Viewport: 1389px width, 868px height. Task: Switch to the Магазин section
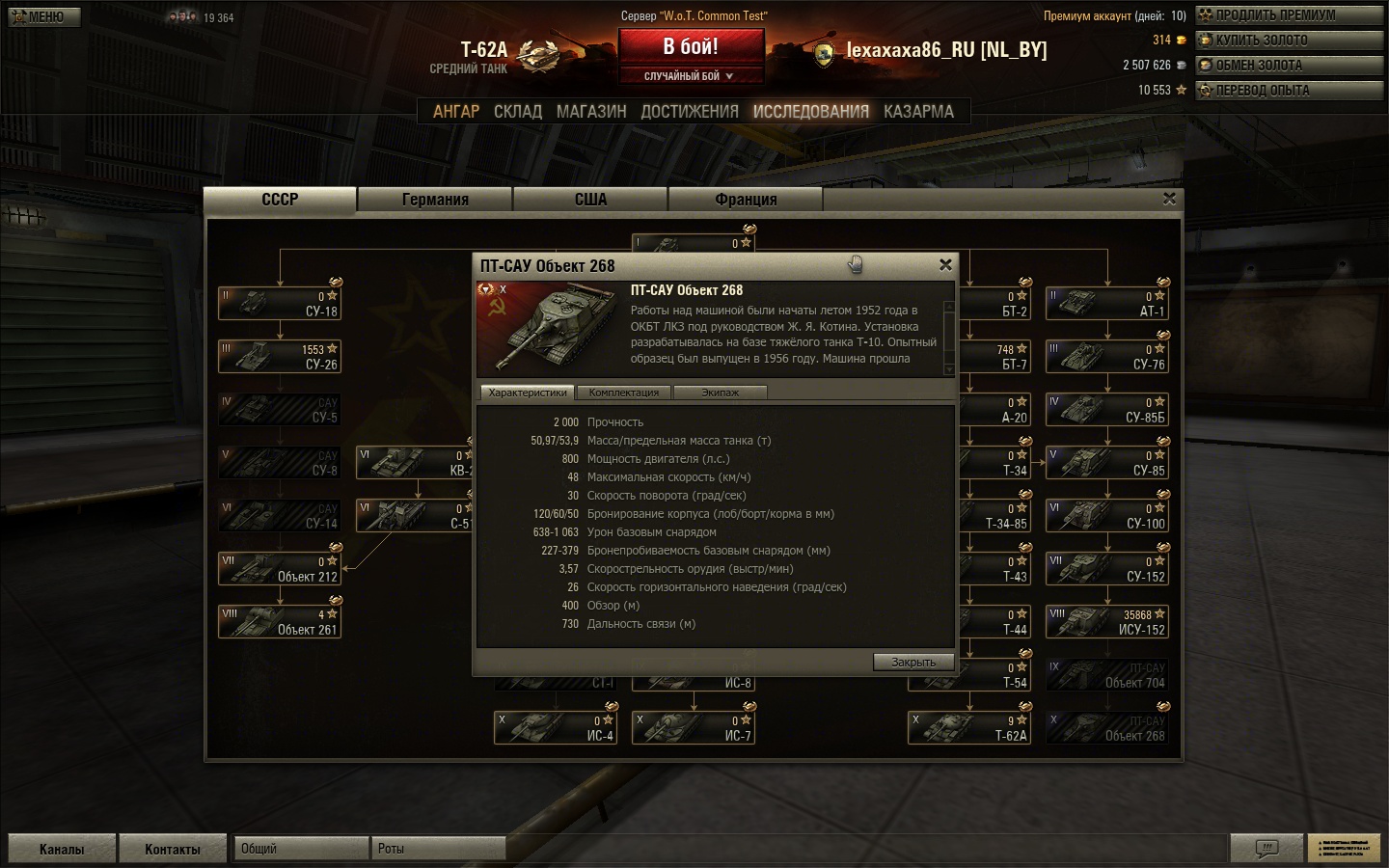[x=591, y=112]
